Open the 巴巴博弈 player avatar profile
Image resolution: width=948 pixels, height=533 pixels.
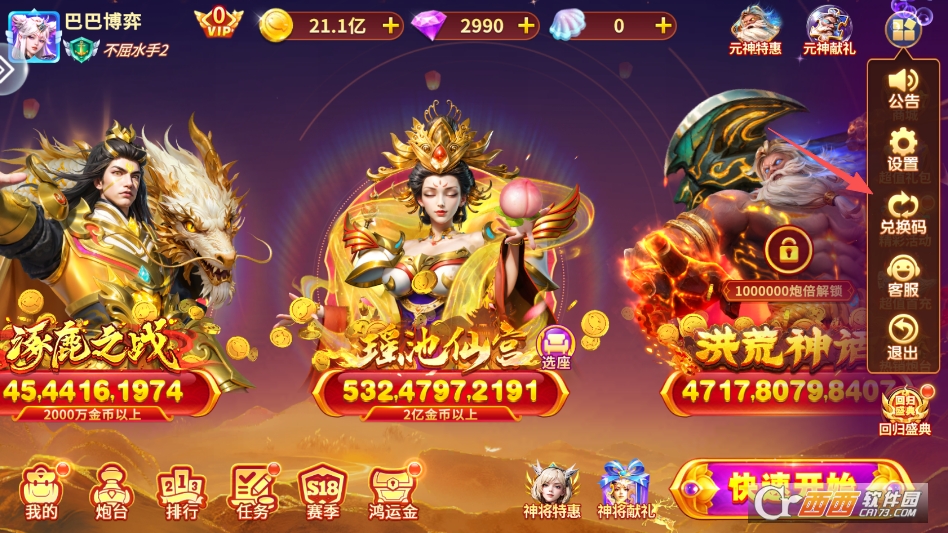coord(33,32)
